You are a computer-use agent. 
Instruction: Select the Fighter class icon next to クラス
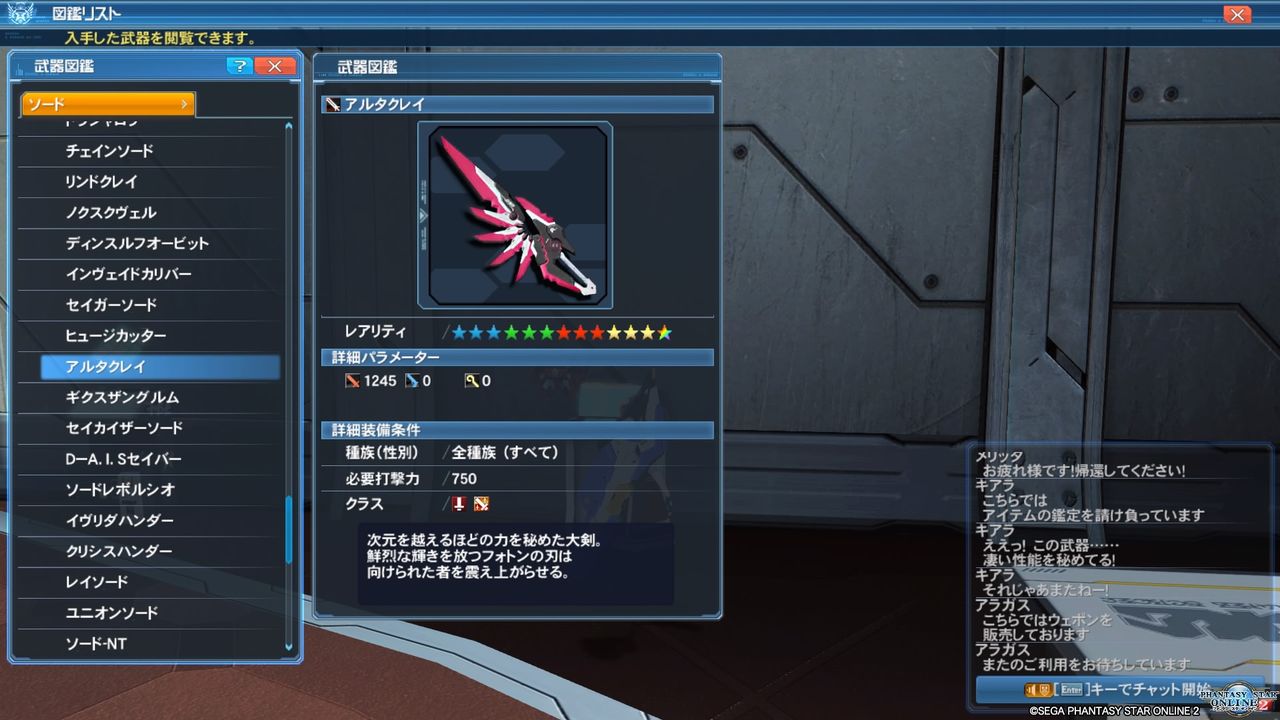(x=479, y=504)
